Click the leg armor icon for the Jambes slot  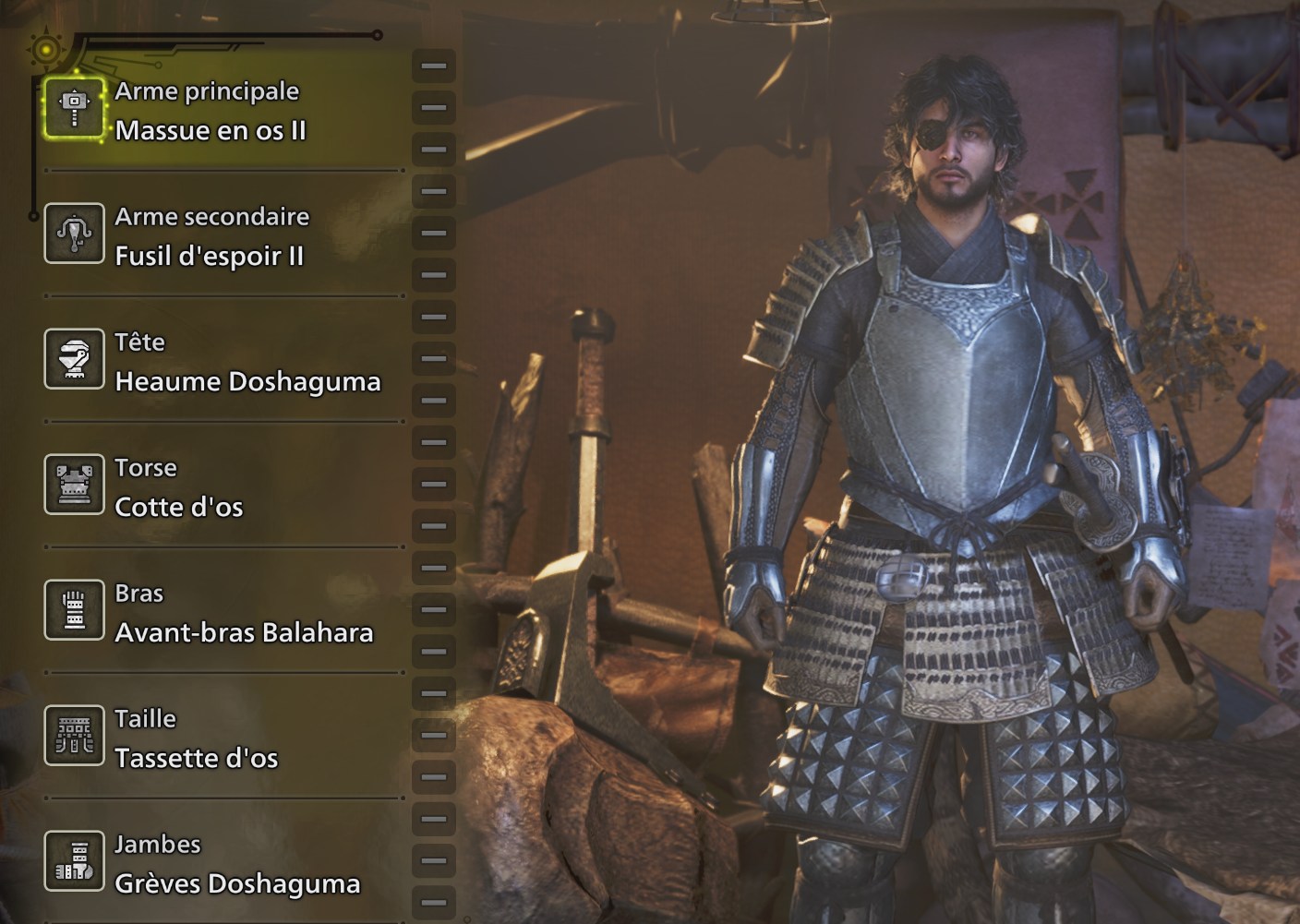coord(74,861)
